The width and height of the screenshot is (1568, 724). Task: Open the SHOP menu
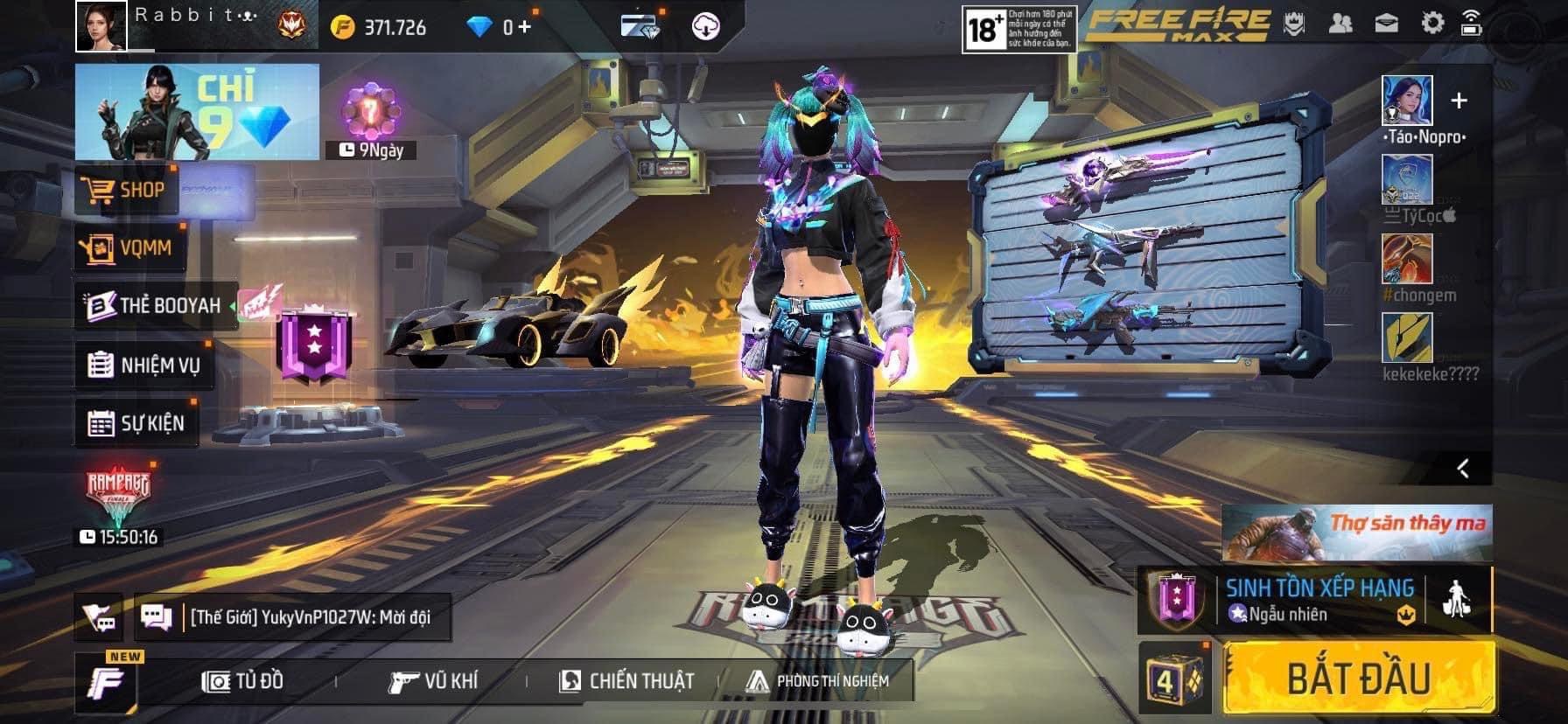(x=128, y=190)
